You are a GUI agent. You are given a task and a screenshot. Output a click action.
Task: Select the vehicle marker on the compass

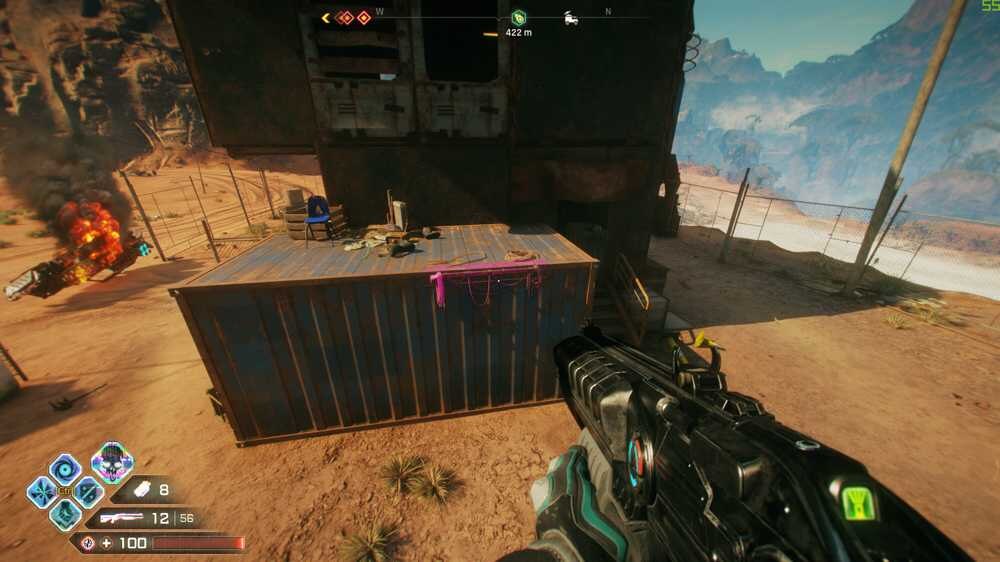point(571,17)
